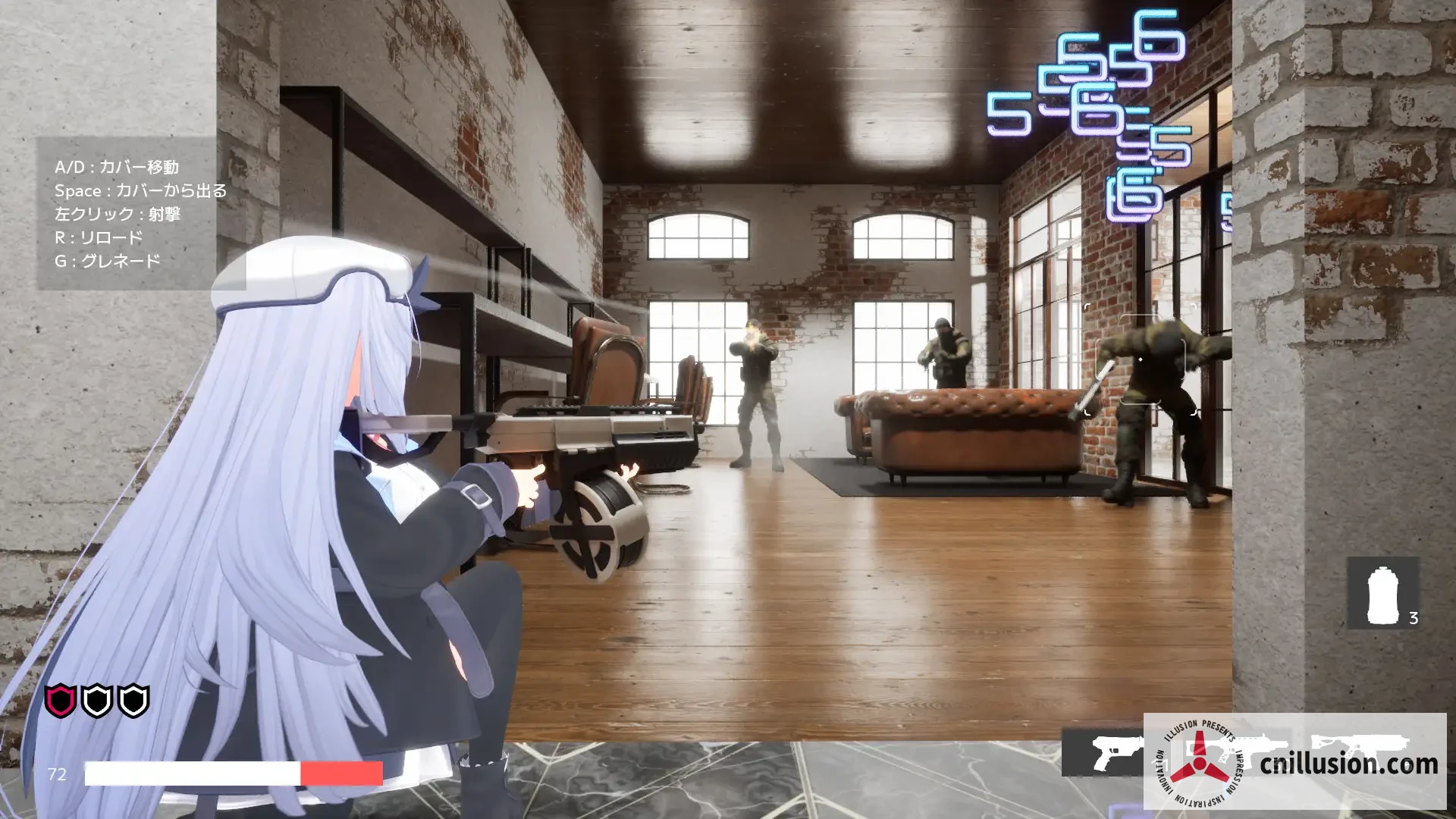Click the red ILLUSION PRESENTS logo
Image resolution: width=1456 pixels, height=819 pixels.
coord(1199,763)
